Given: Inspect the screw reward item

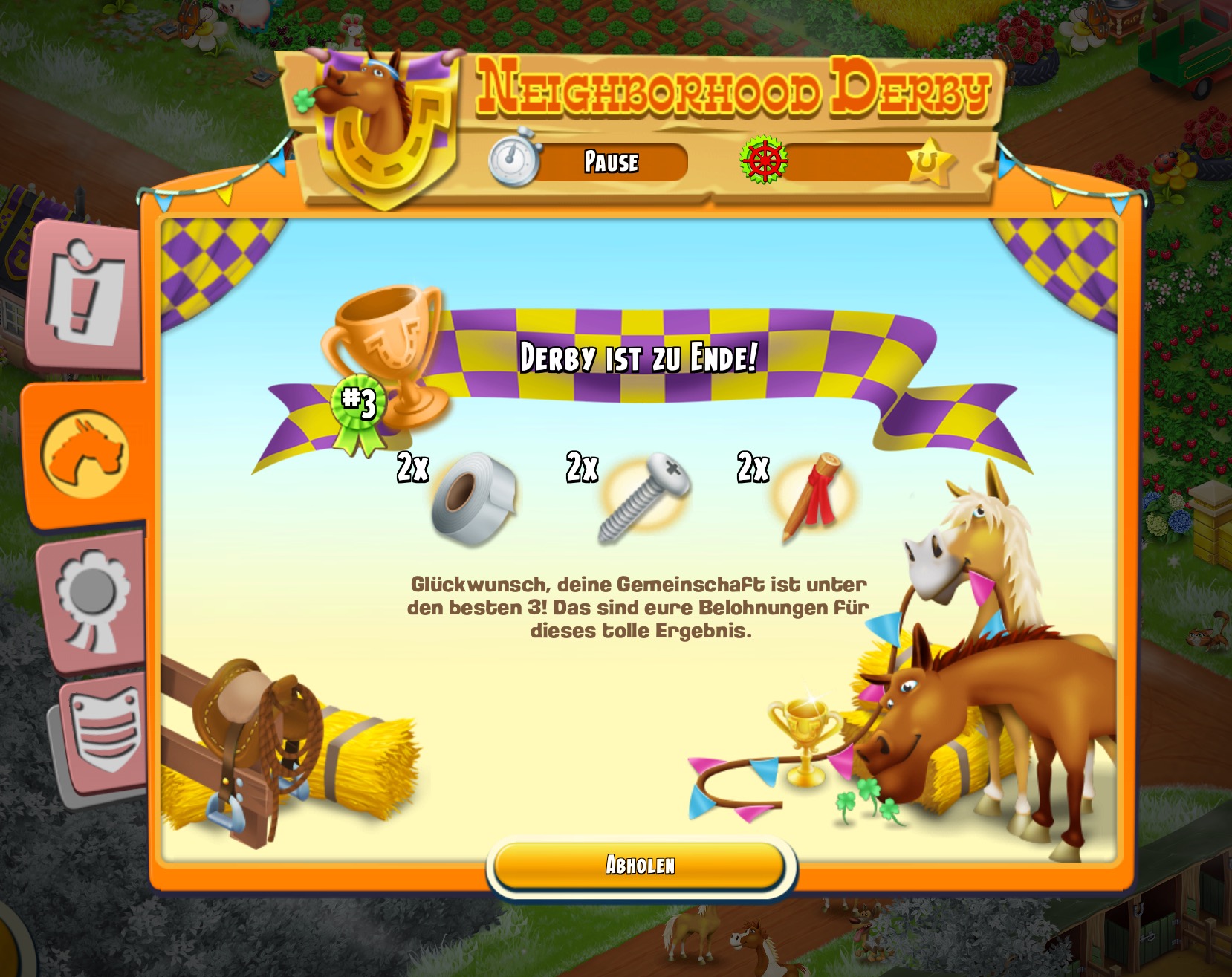Looking at the screenshot, I should 643,496.
